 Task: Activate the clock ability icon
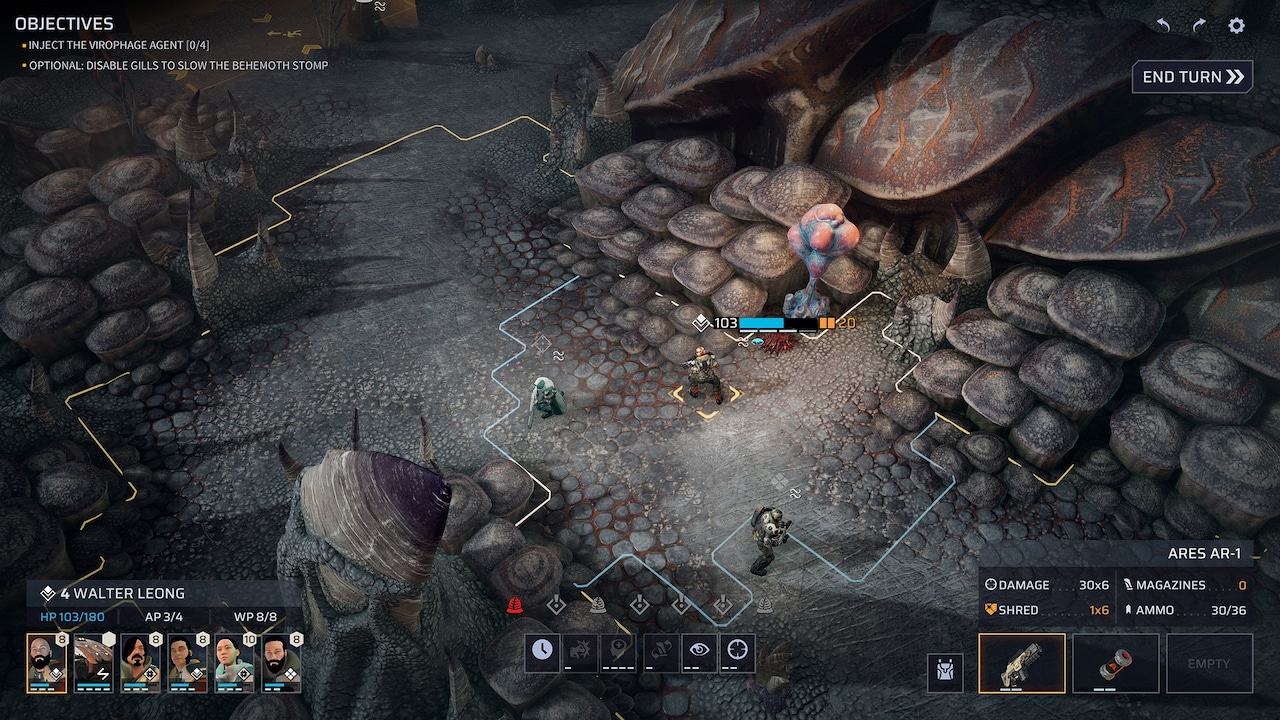[x=542, y=652]
